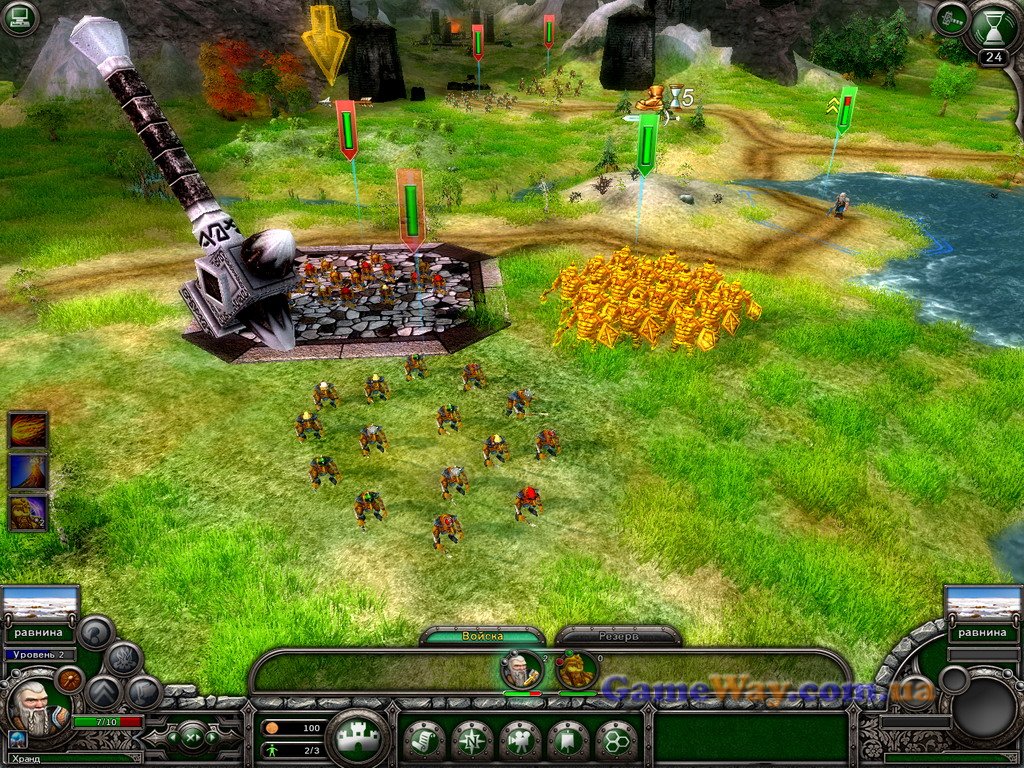The height and width of the screenshot is (768, 1024).
Task: Select the golden armor spell icon
Action: [28, 513]
